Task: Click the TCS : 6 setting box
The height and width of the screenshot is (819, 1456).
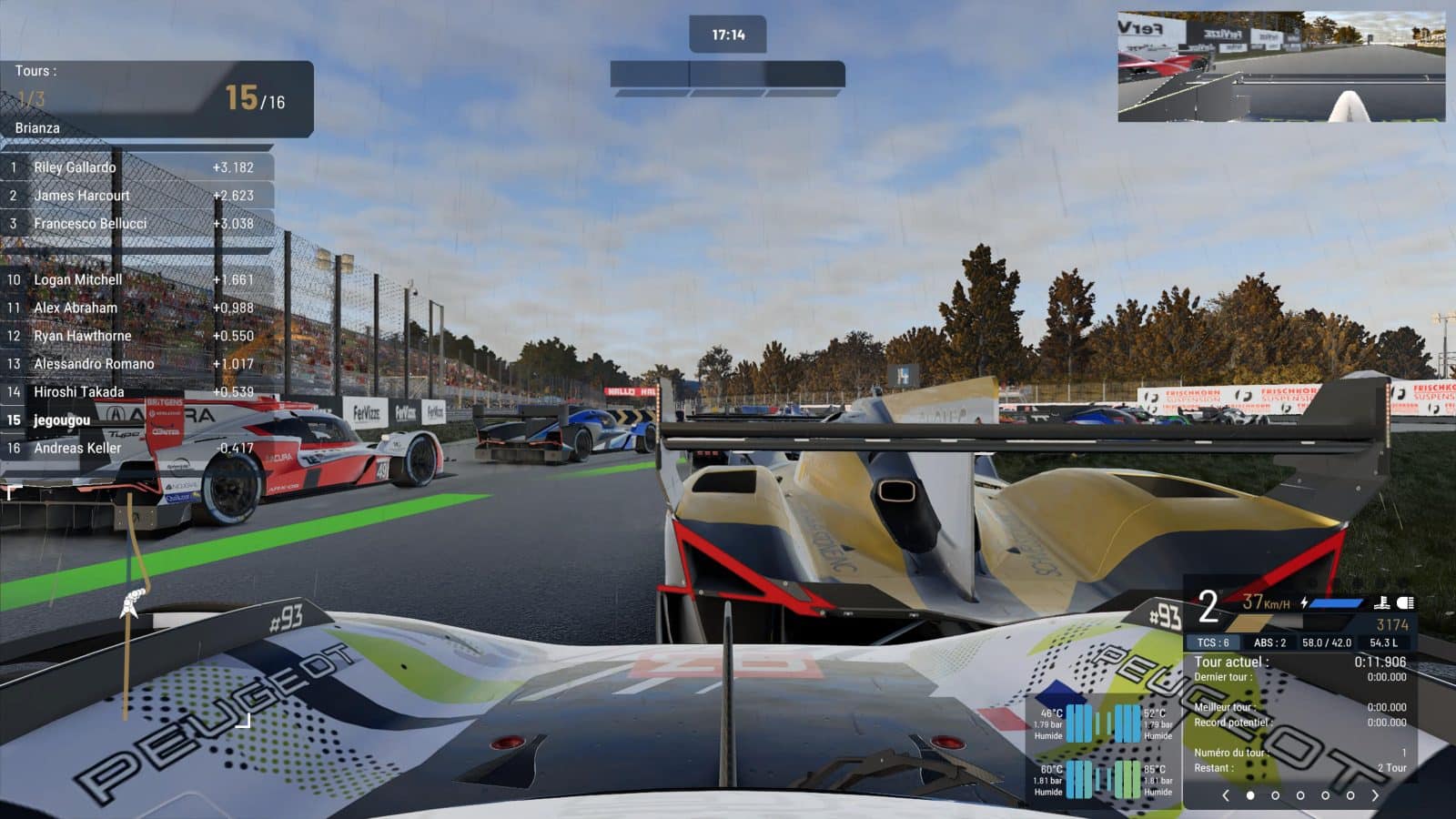Action: (x=1213, y=642)
